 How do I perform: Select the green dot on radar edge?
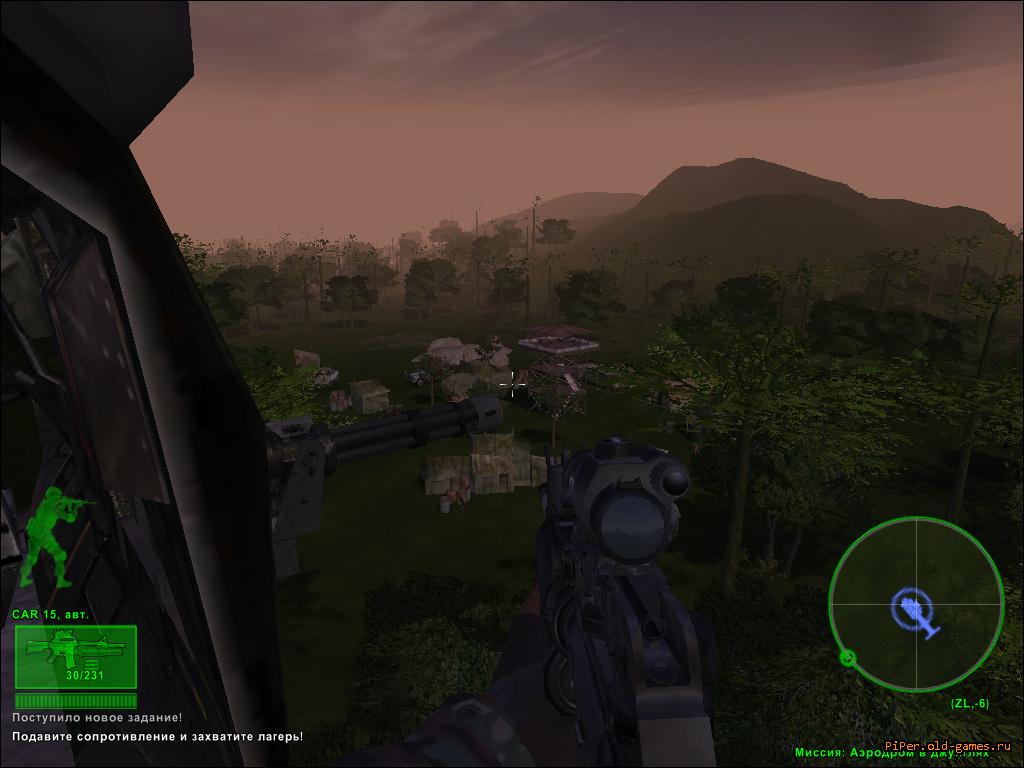848,658
